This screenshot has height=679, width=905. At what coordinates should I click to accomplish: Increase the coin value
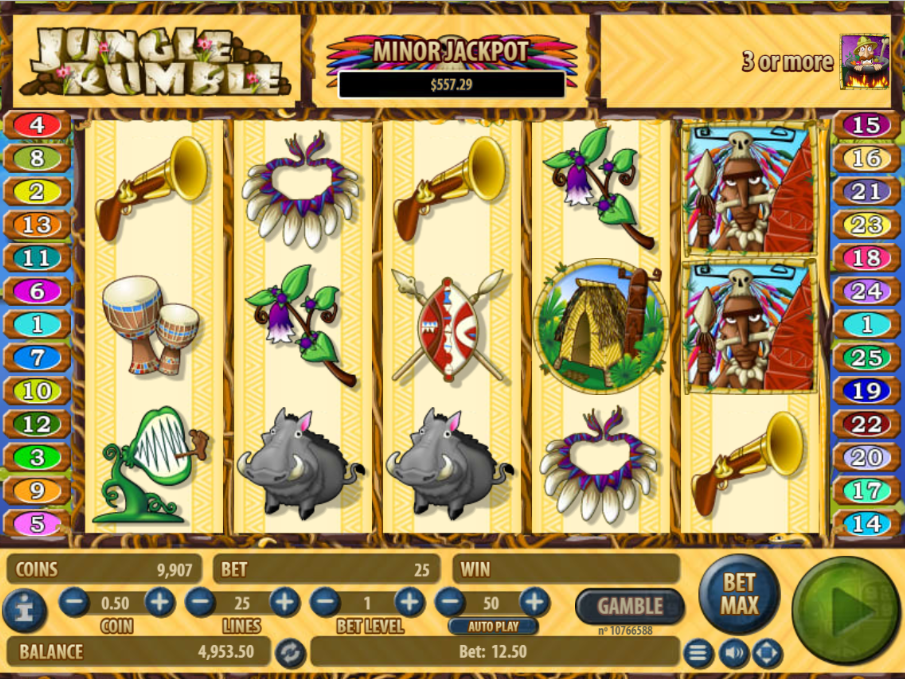tap(160, 602)
